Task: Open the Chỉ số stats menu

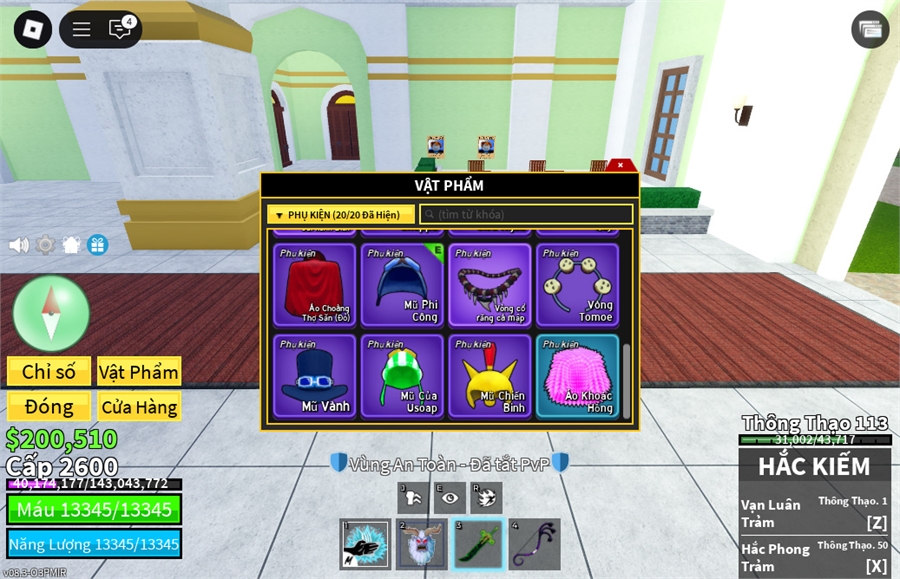Action: coord(49,372)
